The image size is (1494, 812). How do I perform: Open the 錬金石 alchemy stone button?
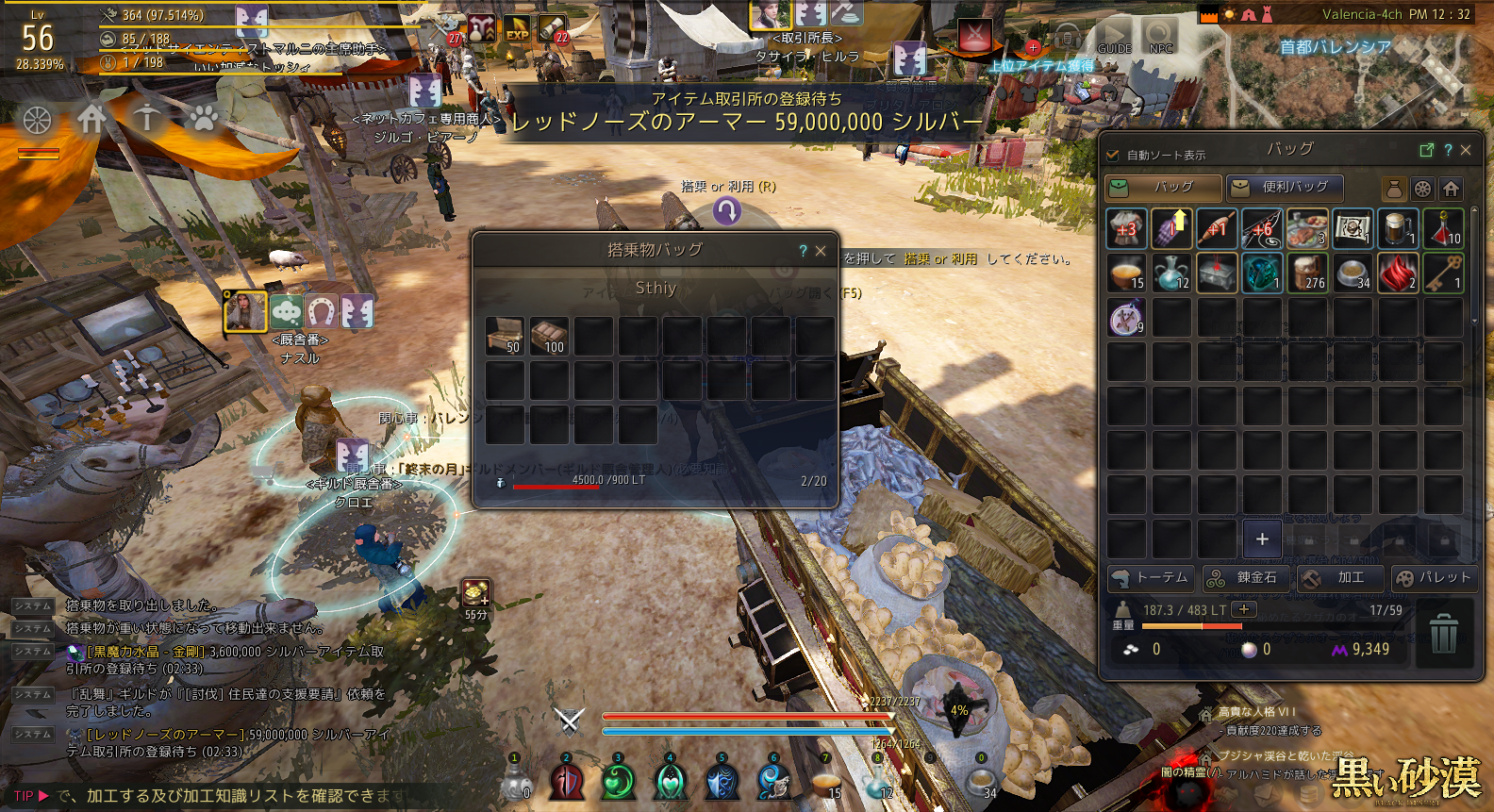click(x=1246, y=578)
